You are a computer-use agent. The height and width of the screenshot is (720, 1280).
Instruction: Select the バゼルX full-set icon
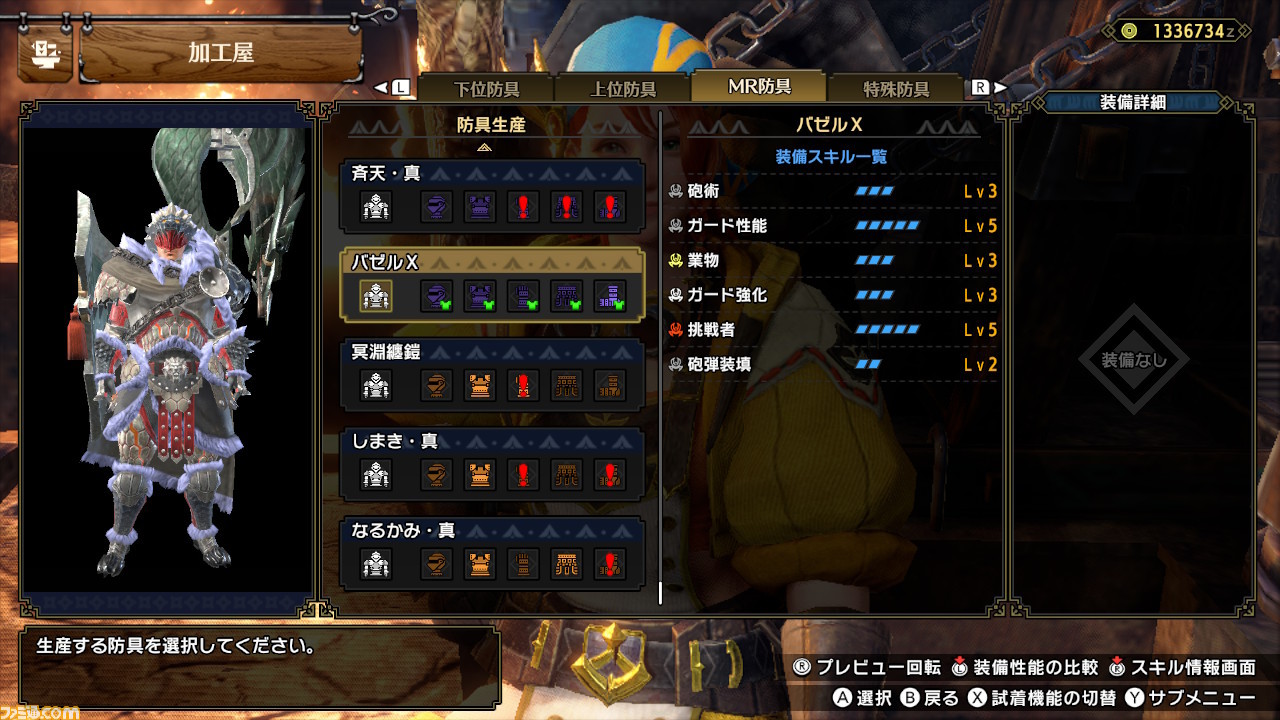coord(376,296)
